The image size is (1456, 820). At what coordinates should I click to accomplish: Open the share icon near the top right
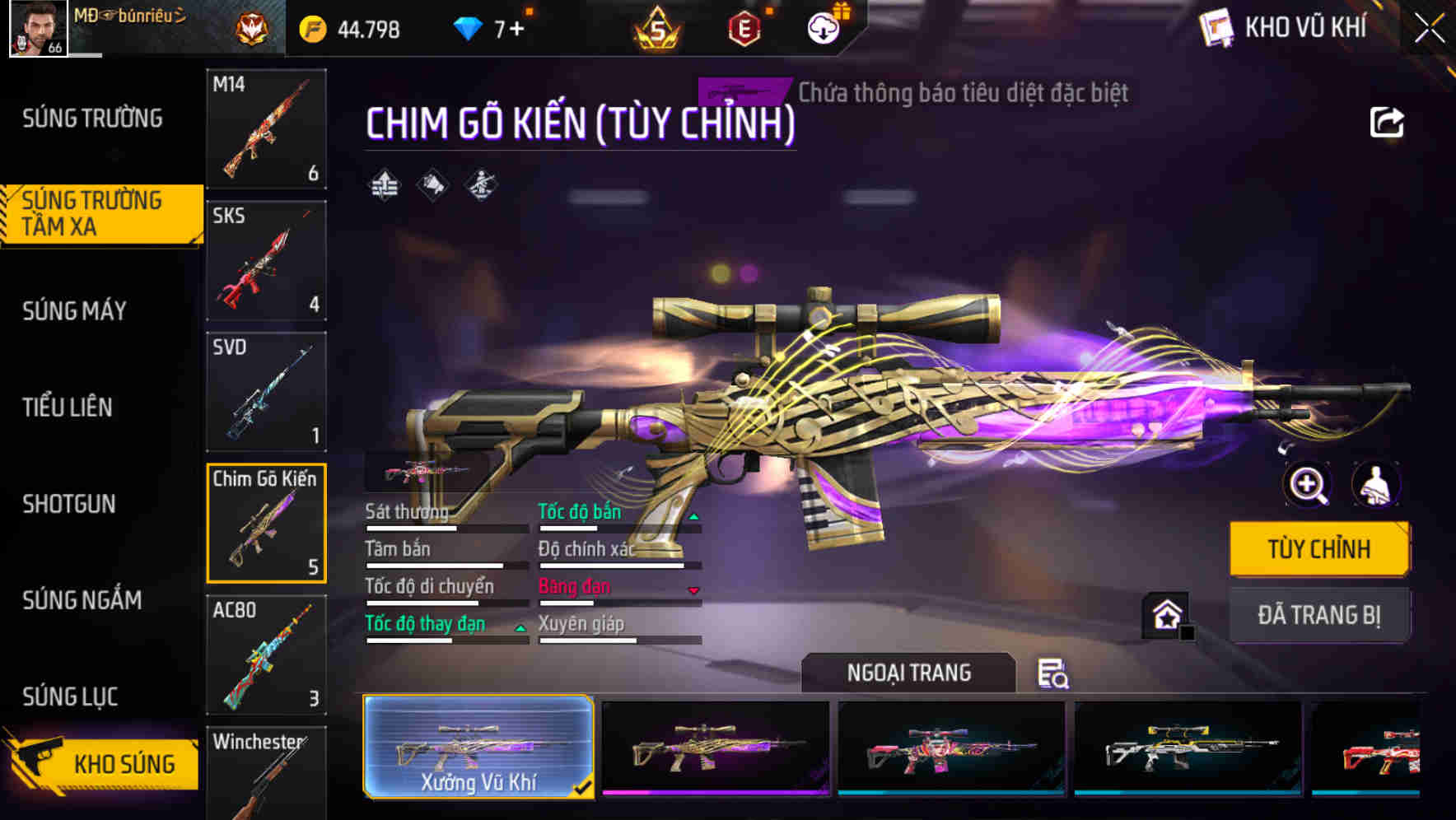pos(1386,122)
